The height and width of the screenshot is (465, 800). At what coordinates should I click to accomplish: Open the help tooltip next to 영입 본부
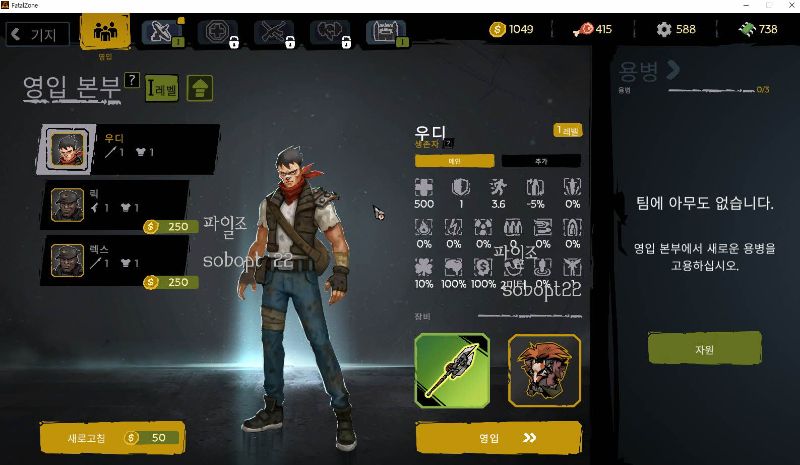[131, 80]
